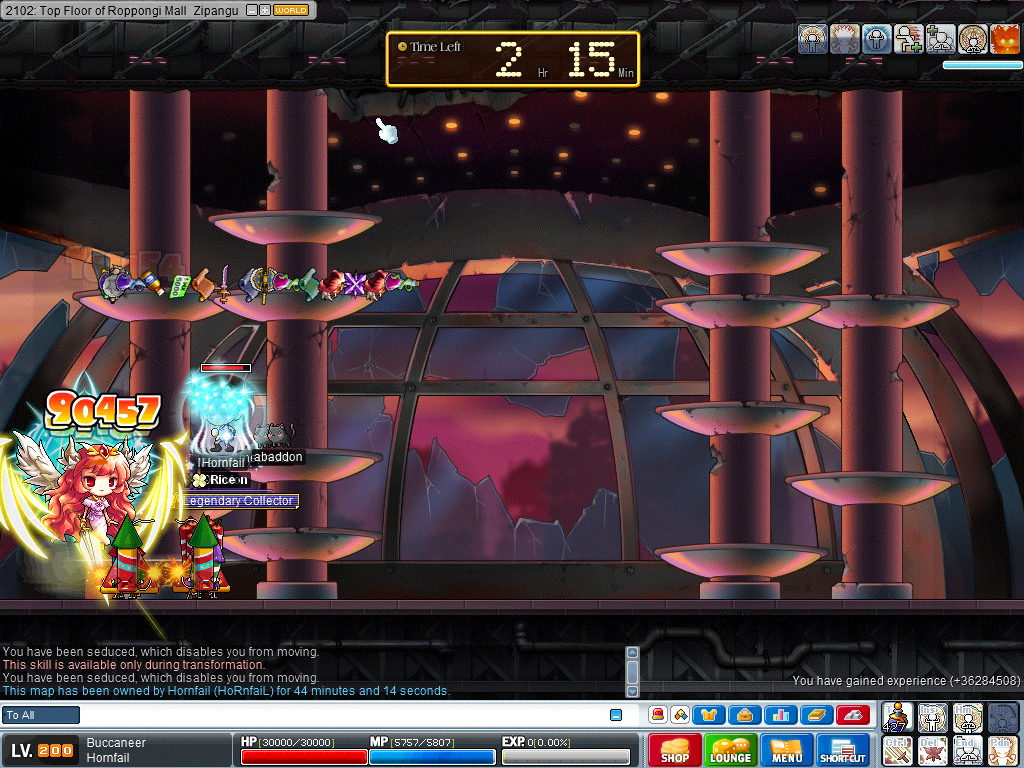Viewport: 1024px width, 768px height.
Task: Open the Cash Shop button
Action: pos(675,750)
